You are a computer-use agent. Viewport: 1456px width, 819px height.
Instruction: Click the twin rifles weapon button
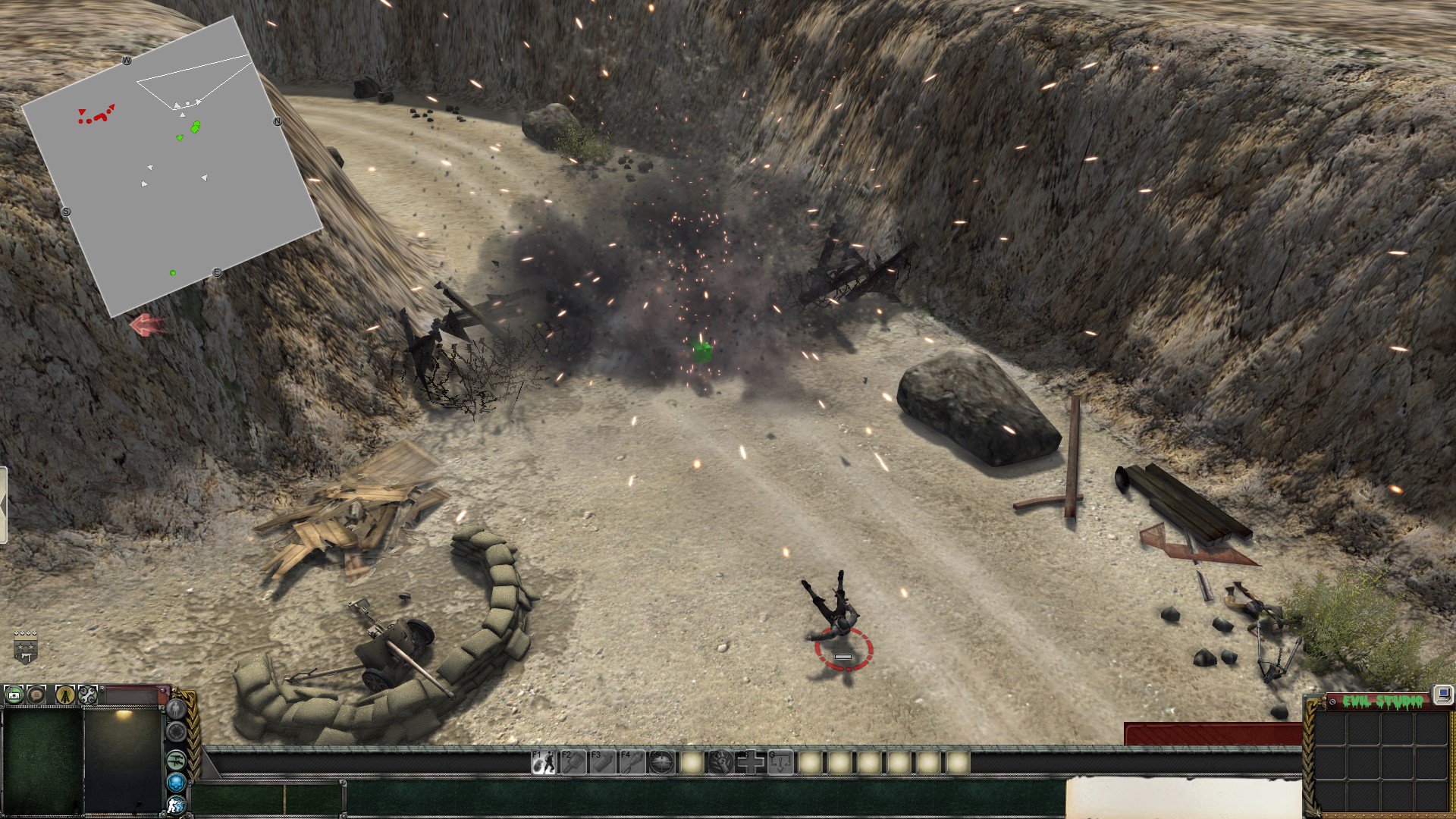pos(176,758)
